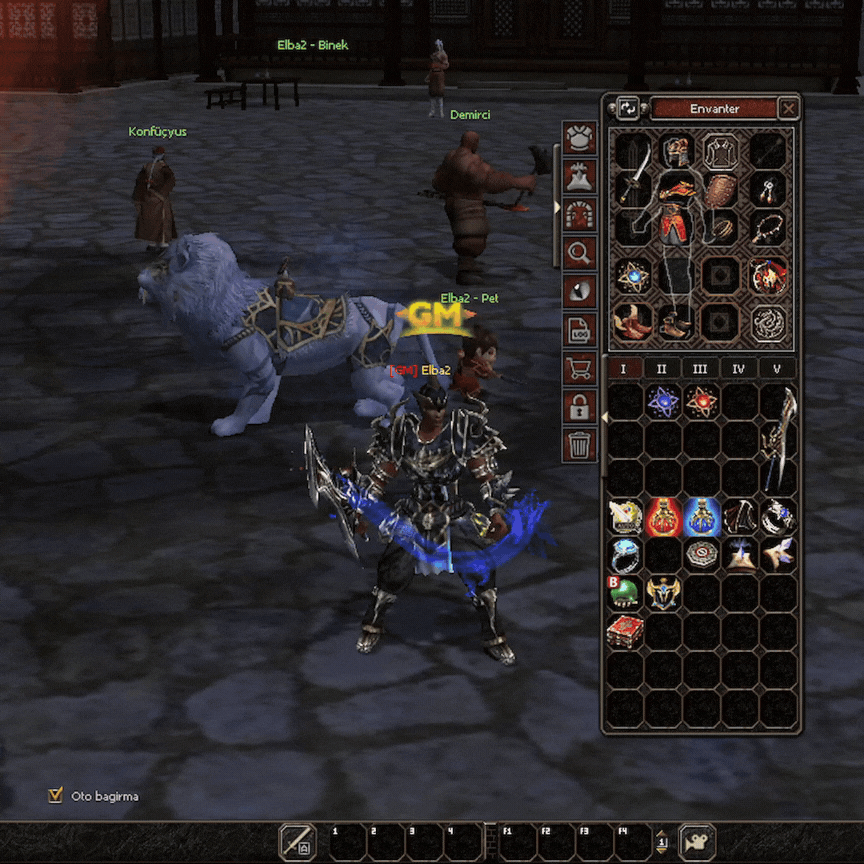
Task: Pick the red treasure chest item
Action: click(626, 631)
